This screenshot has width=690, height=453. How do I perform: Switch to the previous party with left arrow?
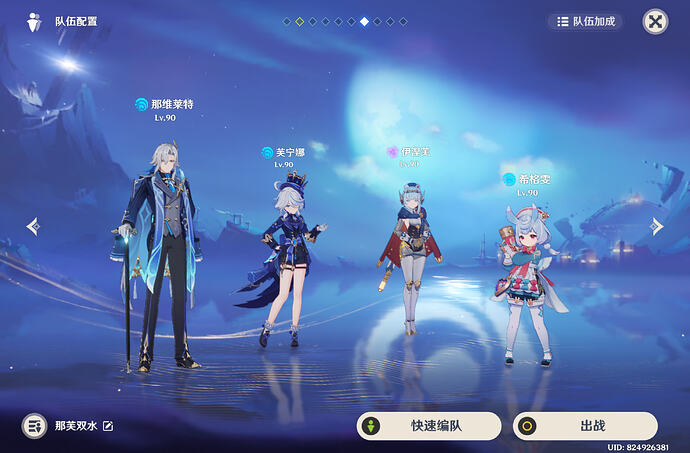32,226
